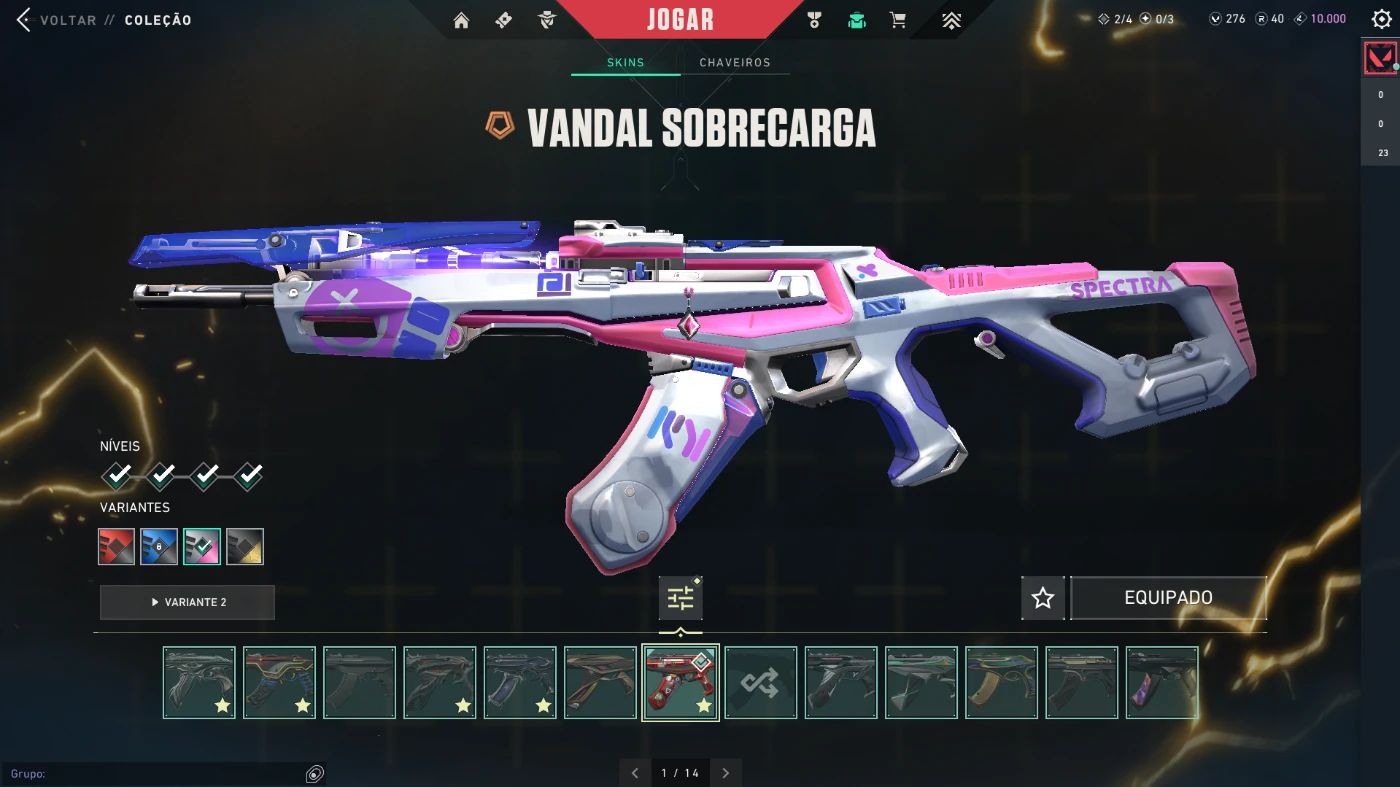Viewport: 1400px width, 787px height.
Task: Click the red JOGAR button
Action: 680,20
